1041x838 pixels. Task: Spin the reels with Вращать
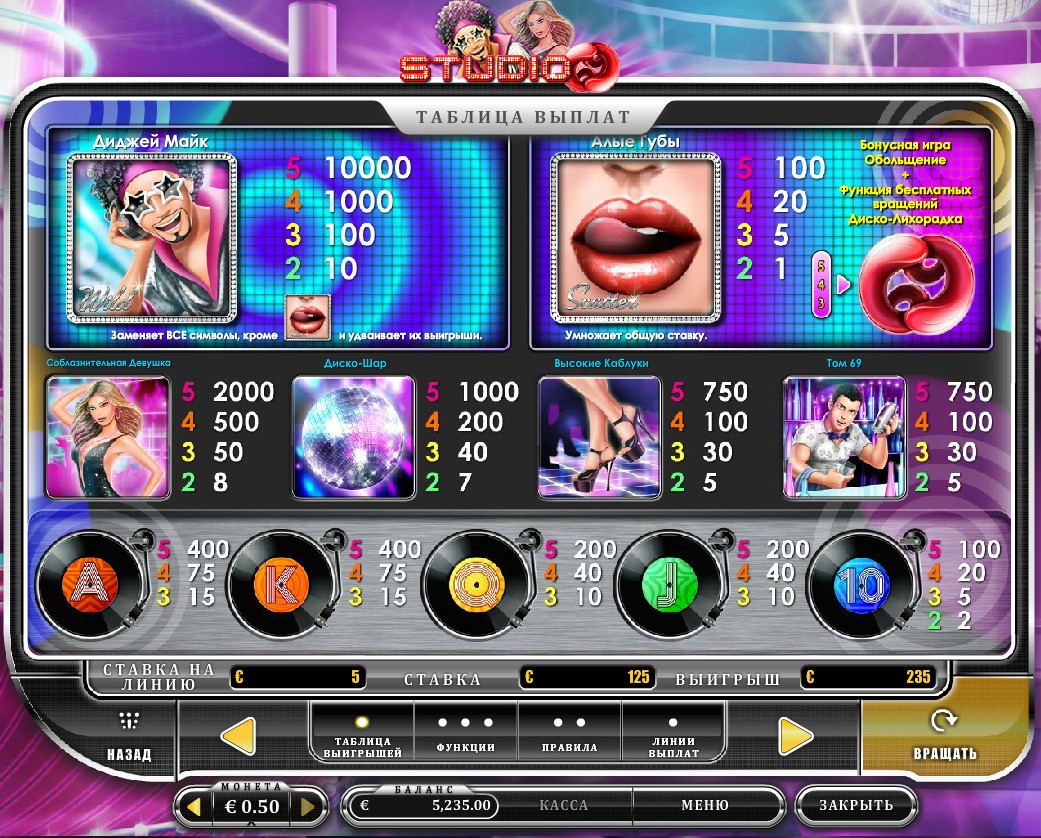click(x=944, y=736)
